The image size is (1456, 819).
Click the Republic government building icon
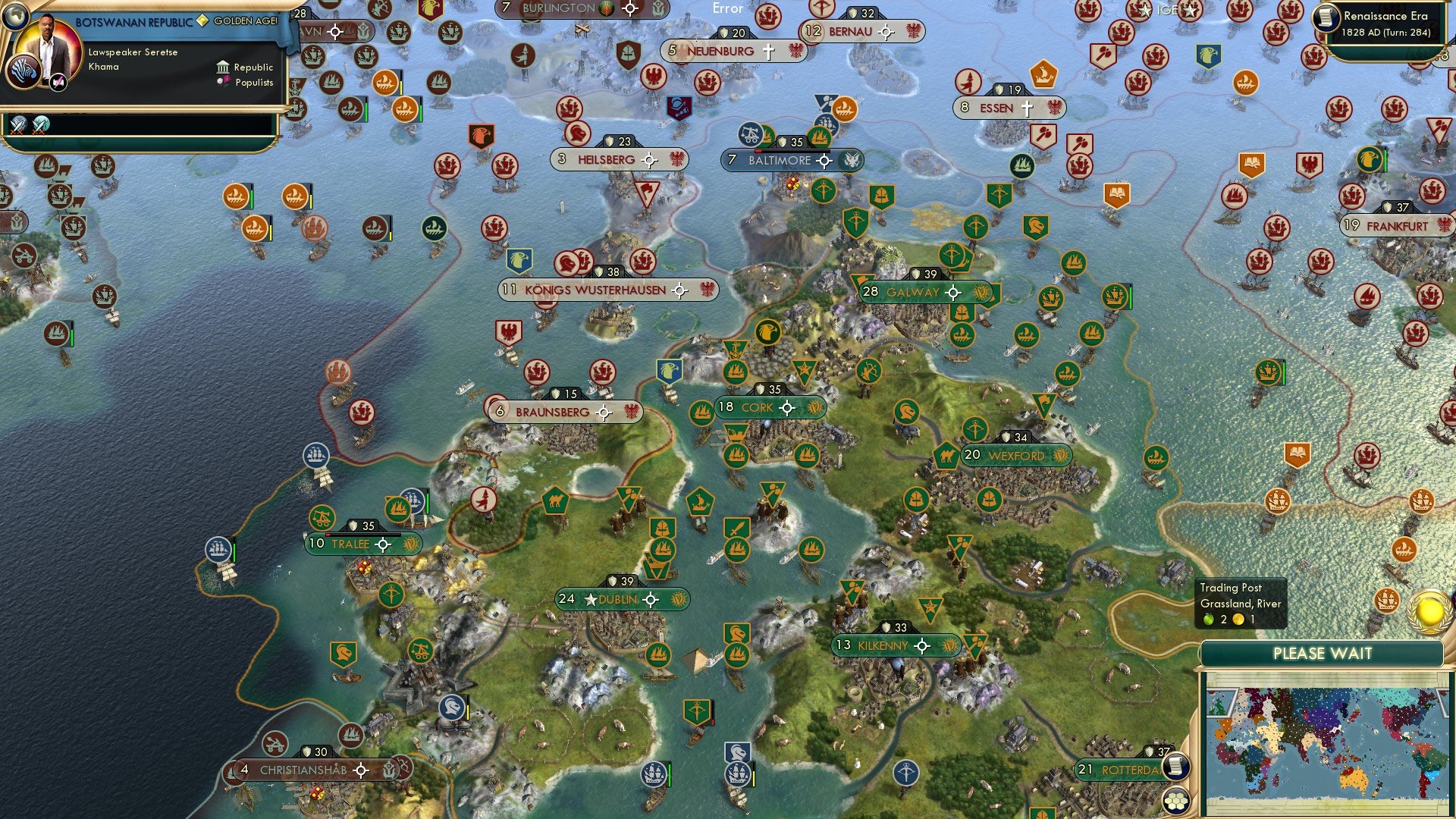point(223,67)
